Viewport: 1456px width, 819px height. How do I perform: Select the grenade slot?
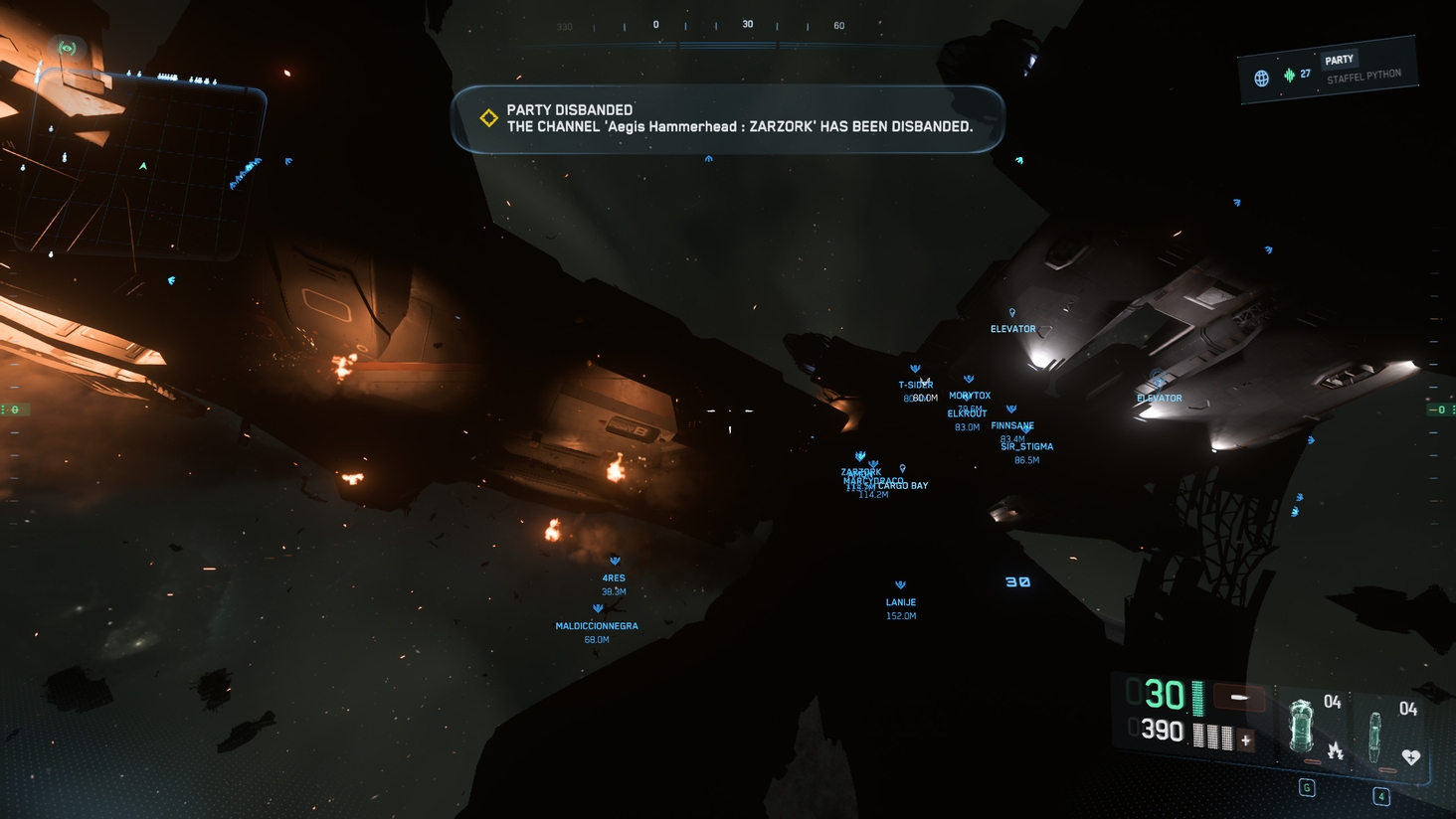[x=1301, y=726]
